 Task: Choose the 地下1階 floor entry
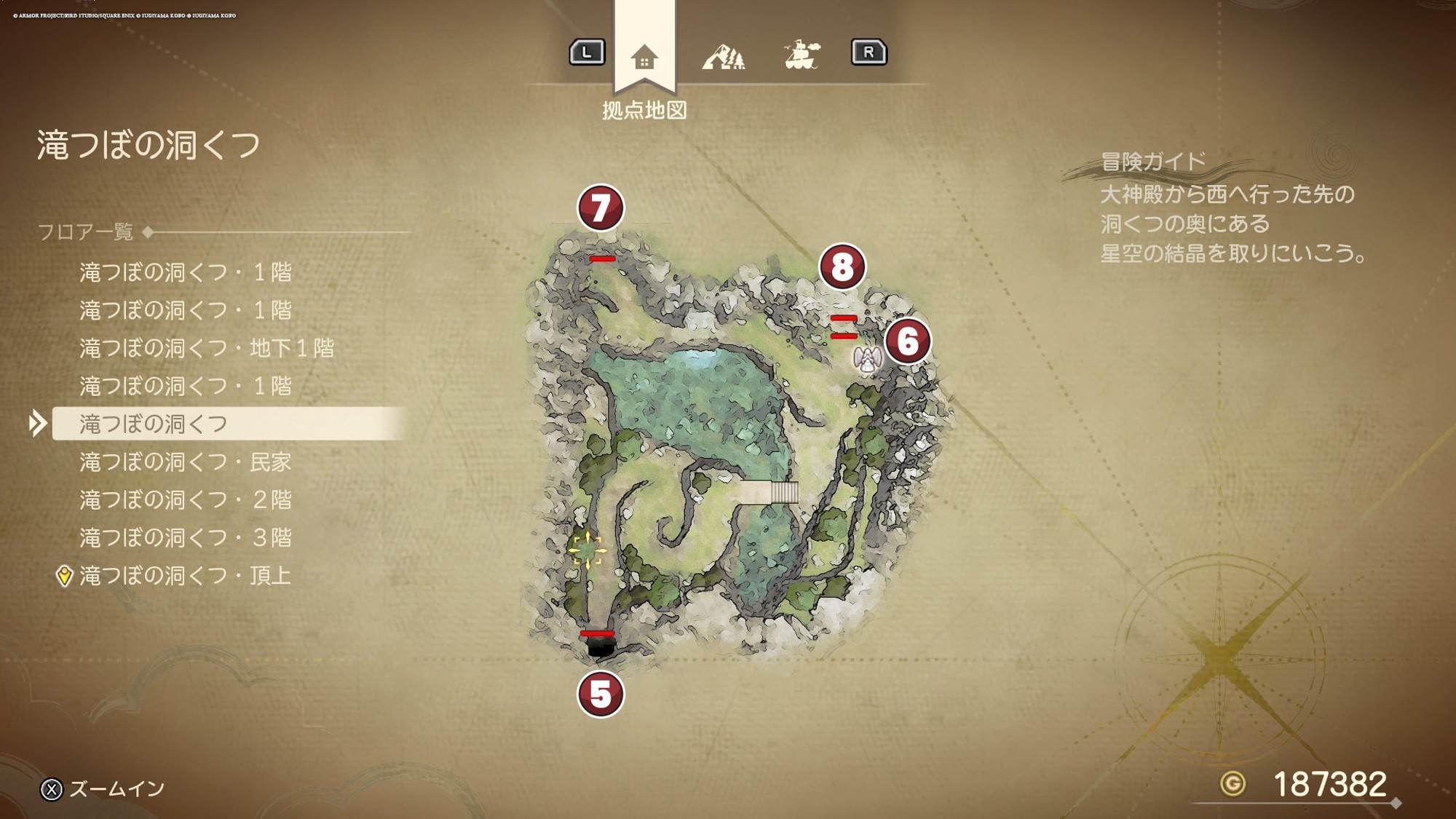(x=207, y=348)
